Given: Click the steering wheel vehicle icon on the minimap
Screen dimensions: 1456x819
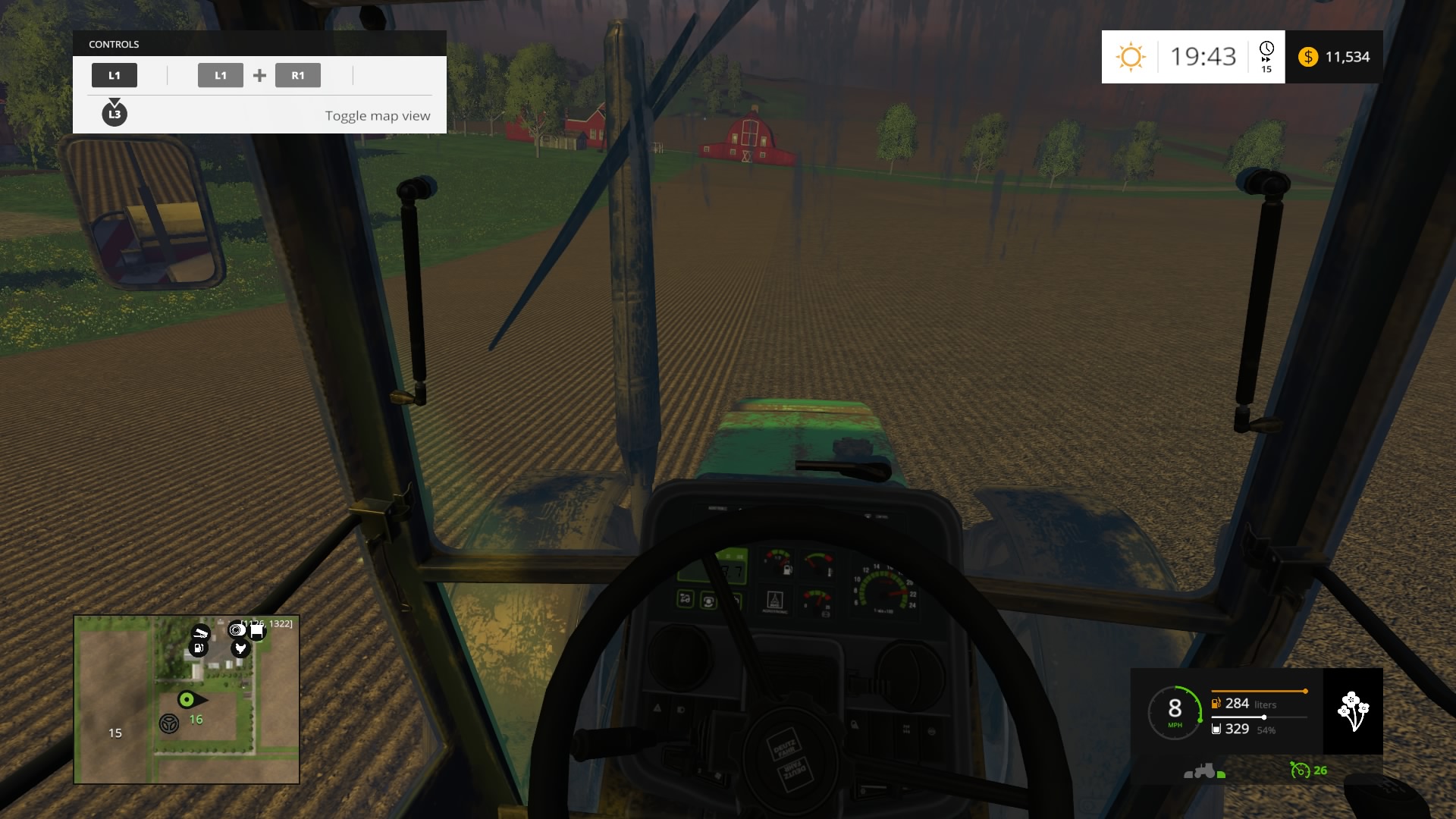Looking at the screenshot, I should (x=169, y=723).
